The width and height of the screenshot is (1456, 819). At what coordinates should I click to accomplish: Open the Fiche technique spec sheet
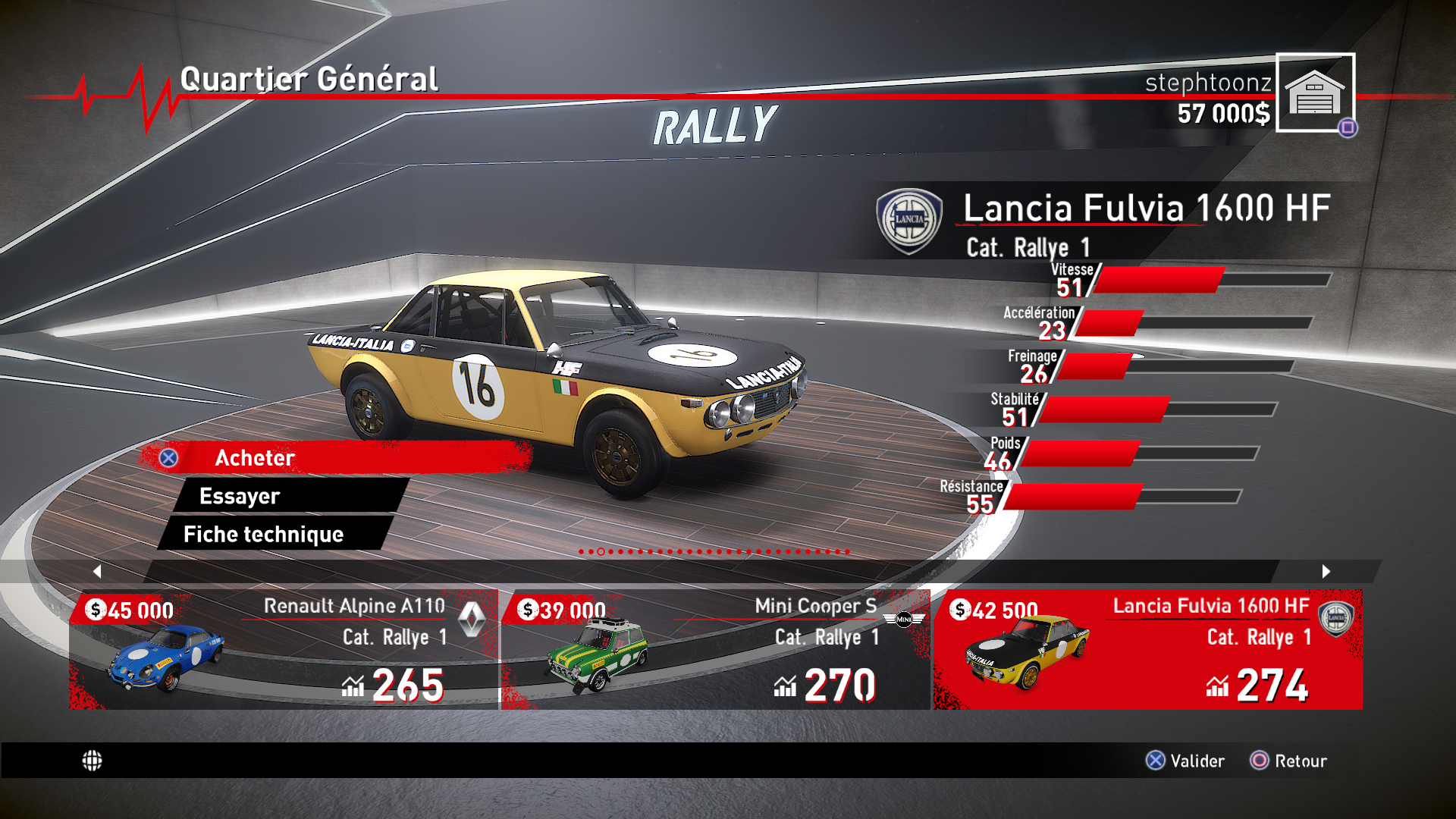pos(275,534)
